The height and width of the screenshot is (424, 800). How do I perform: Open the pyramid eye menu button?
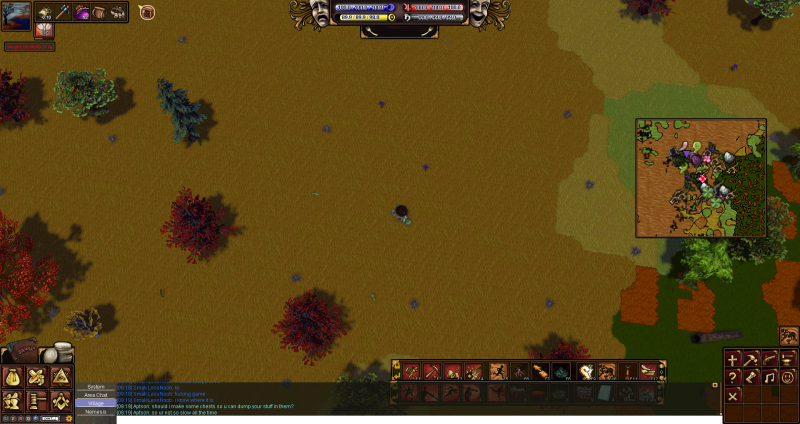(62, 377)
